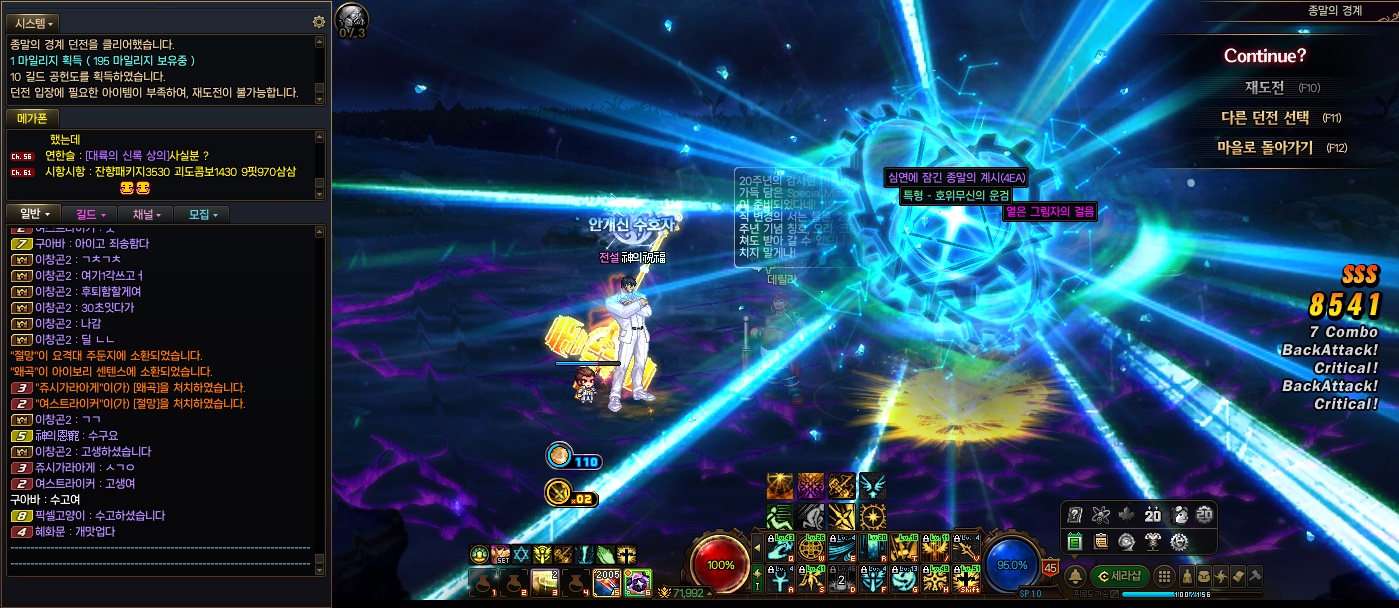Switch to the 길드 chat tab
Image resolution: width=1399 pixels, height=608 pixels.
click(x=90, y=214)
